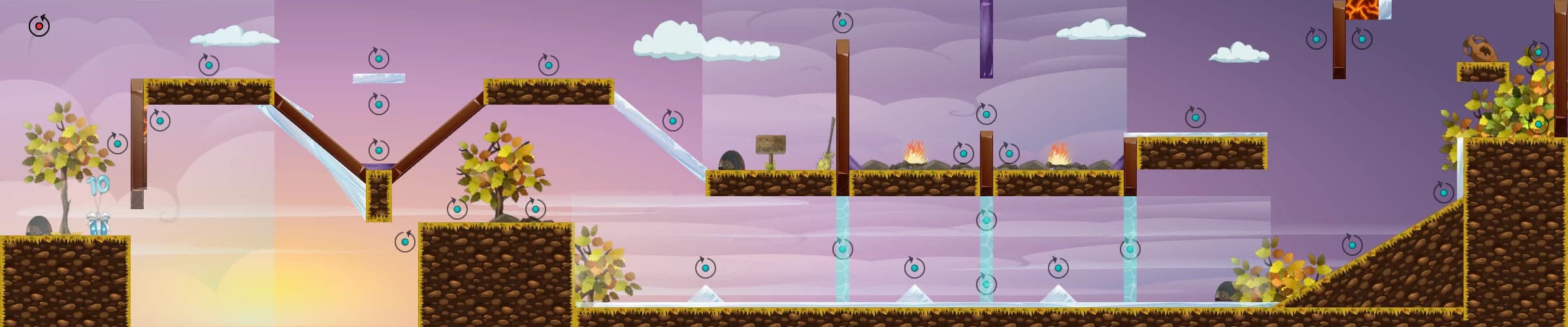Select the rotate handle just above the floating ice slab
This screenshot has height=327, width=1568.
point(379,59)
